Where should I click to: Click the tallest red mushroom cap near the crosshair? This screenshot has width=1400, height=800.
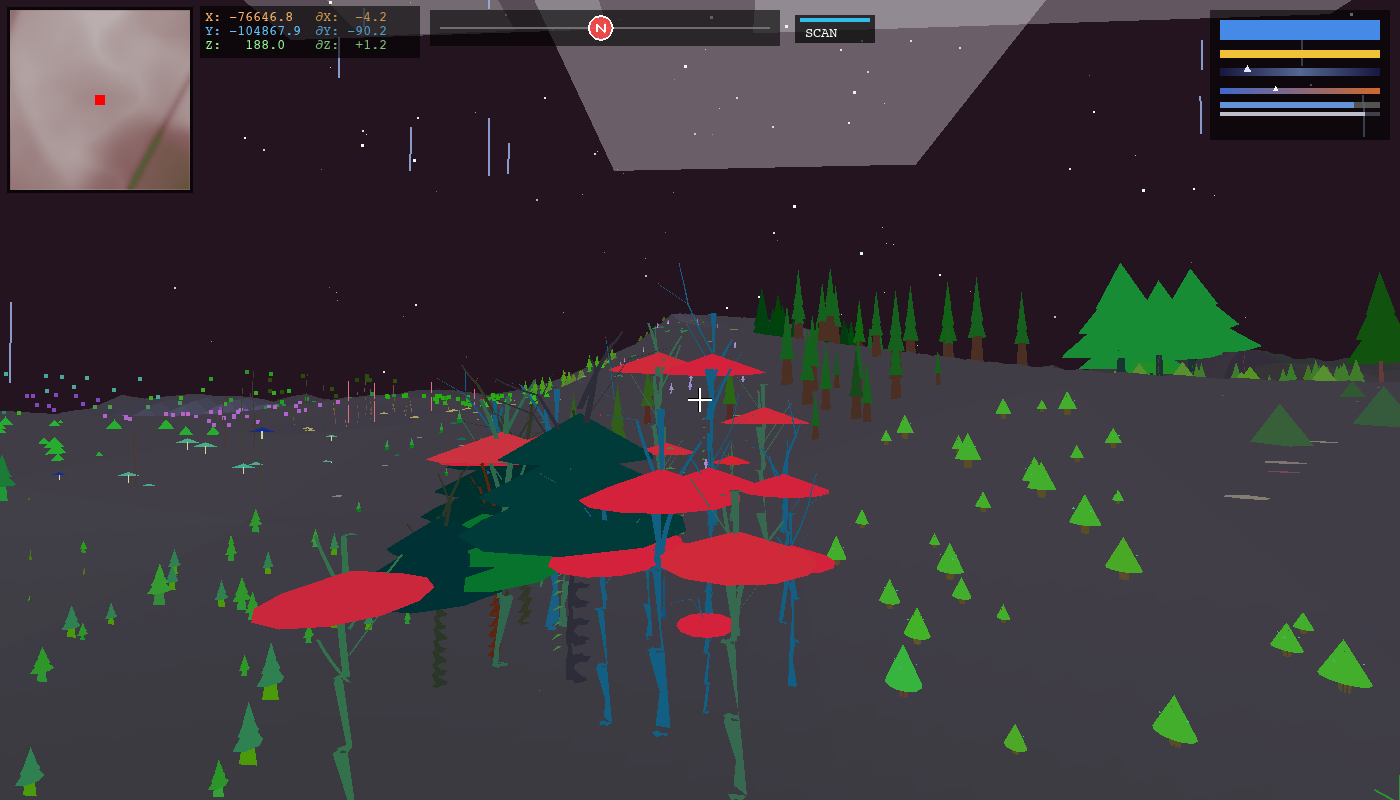point(690,365)
